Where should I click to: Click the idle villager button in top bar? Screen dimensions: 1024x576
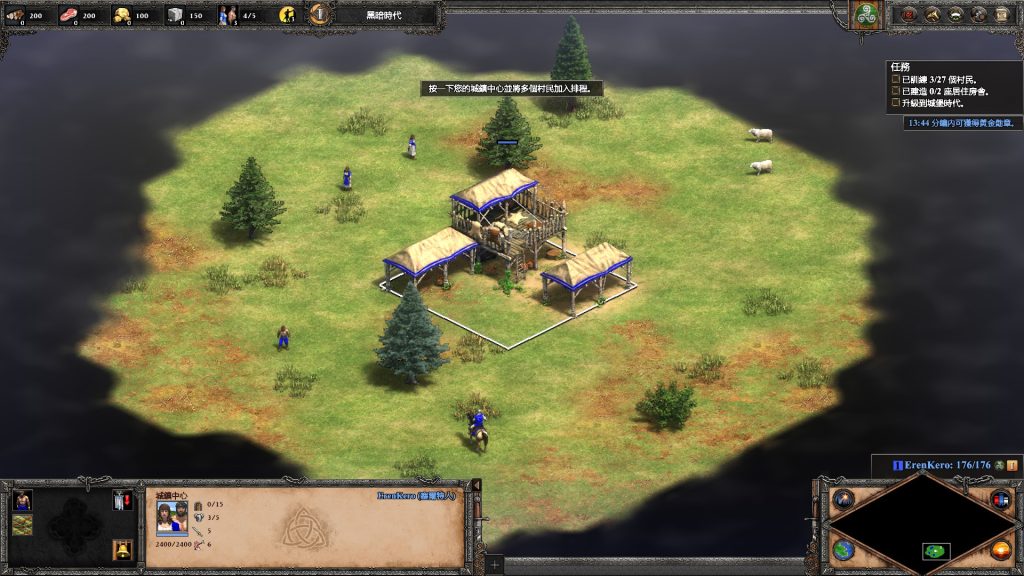tap(288, 15)
